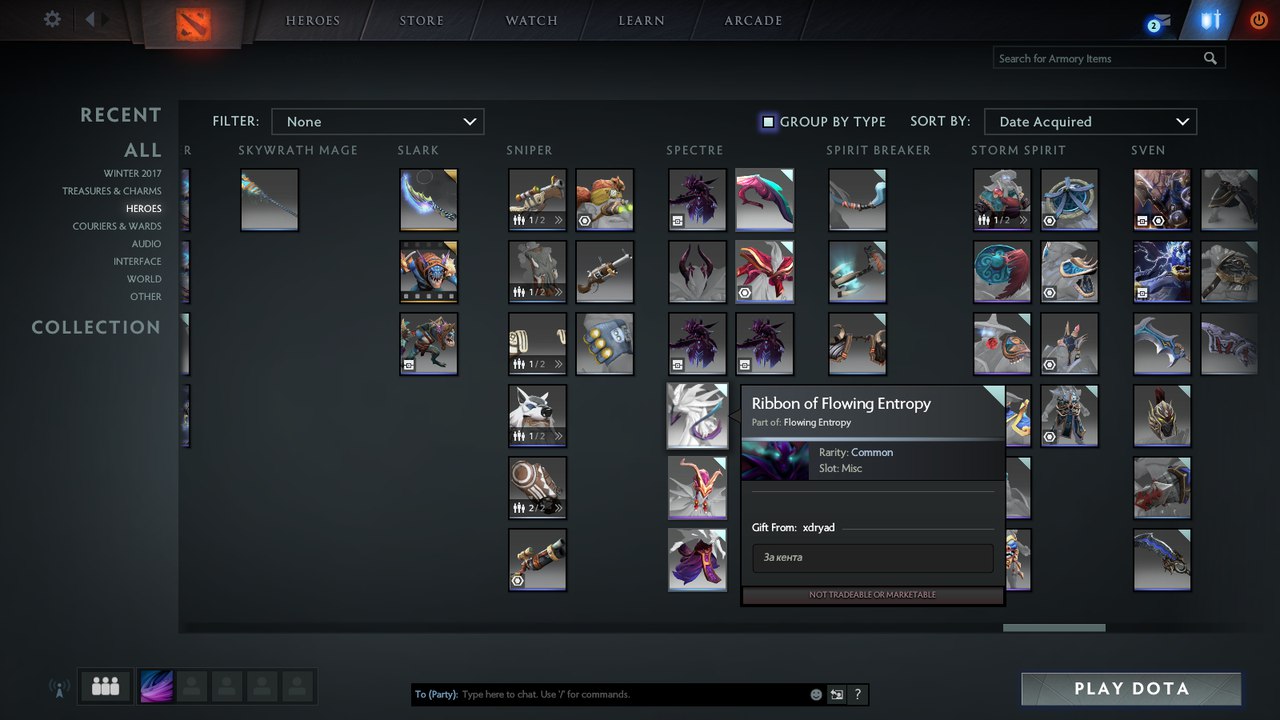
Task: Go to the Store tab
Action: tap(421, 21)
